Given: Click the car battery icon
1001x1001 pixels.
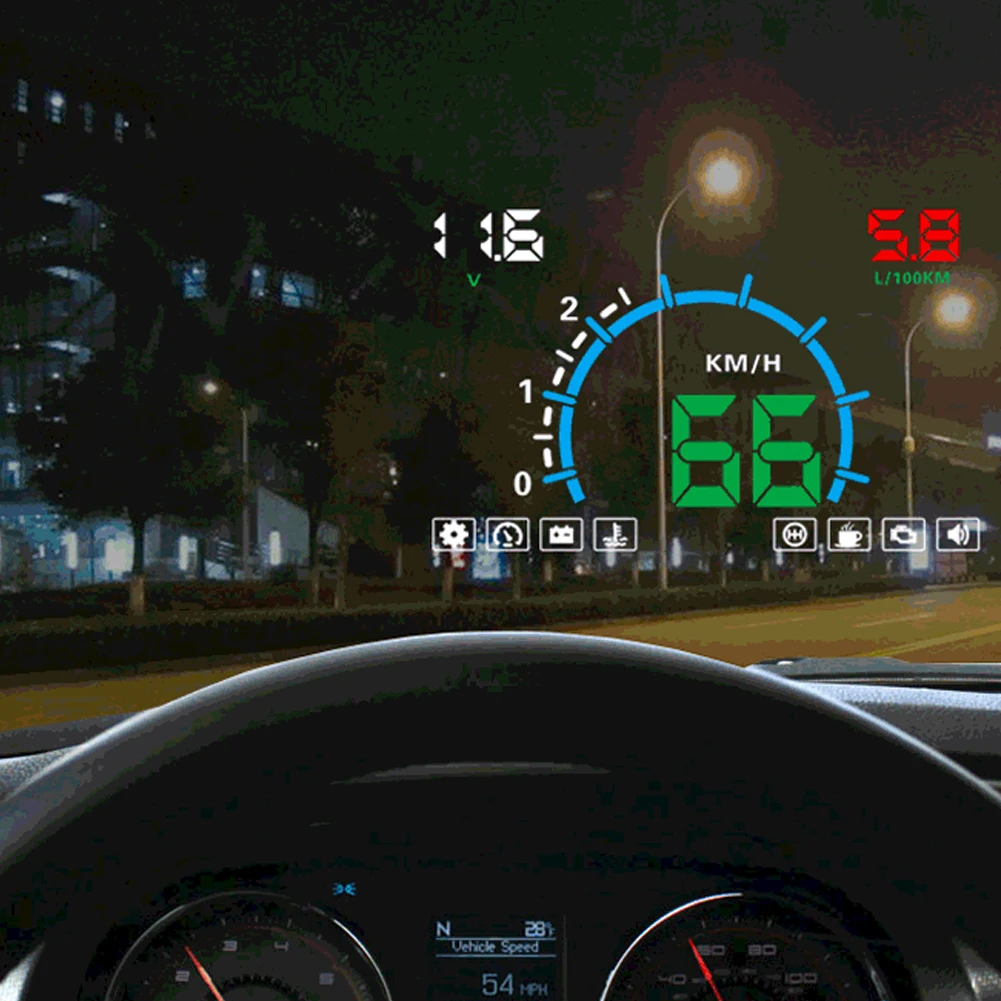Looking at the screenshot, I should coord(561,534).
